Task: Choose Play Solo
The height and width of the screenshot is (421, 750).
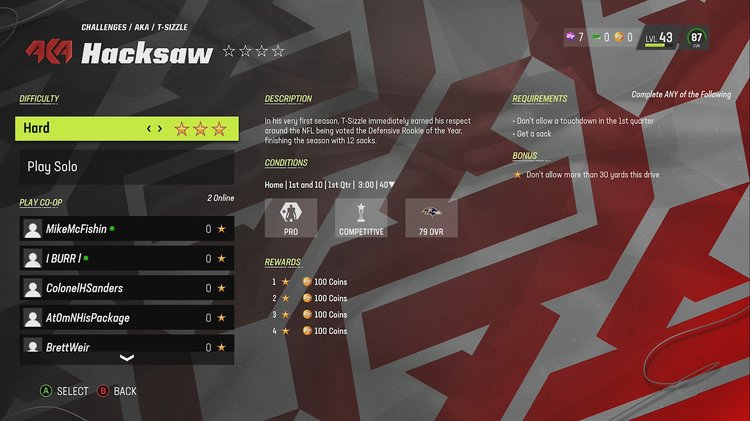Action: (x=127, y=167)
